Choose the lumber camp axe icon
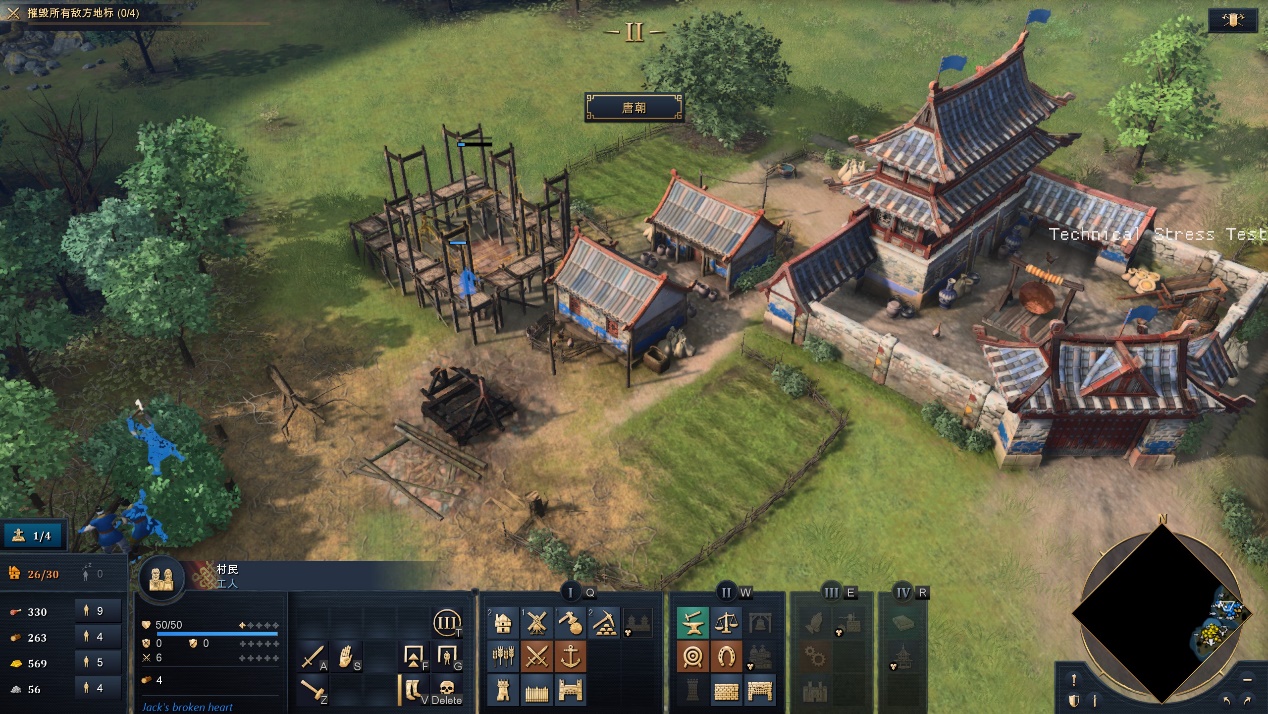Viewport: 1268px width, 714px height. [x=570, y=624]
